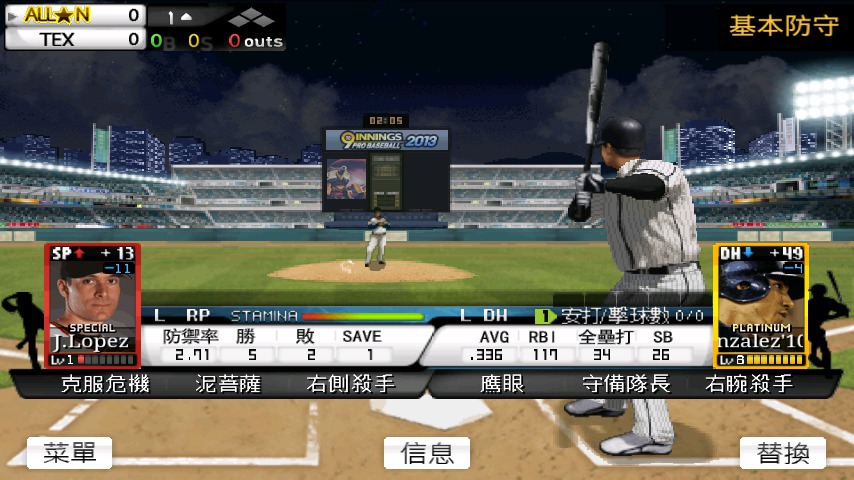854x480 pixels.
Task: View J.Lopez pitcher card
Action: coord(91,305)
